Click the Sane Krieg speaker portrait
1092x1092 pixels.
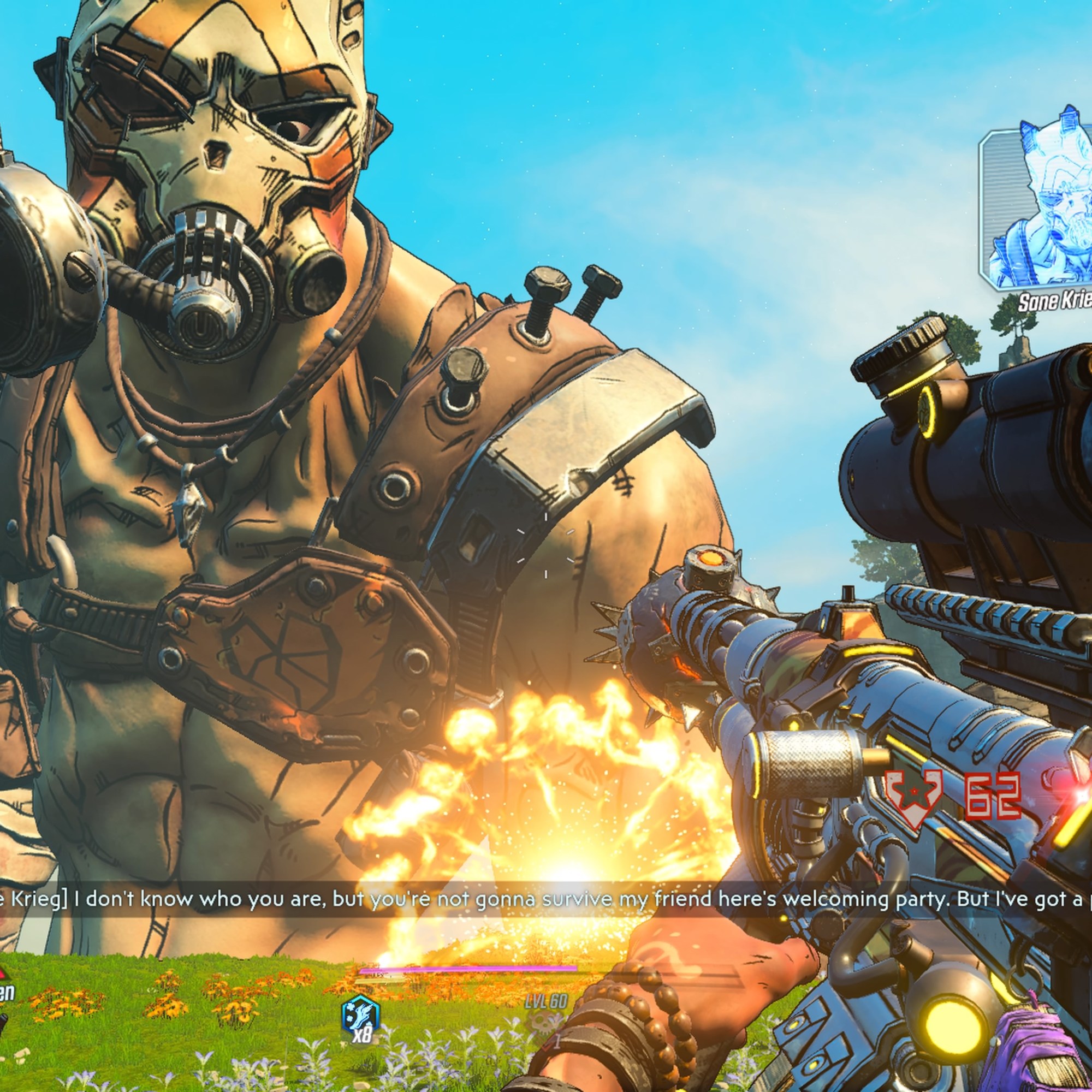[x=1039, y=209]
